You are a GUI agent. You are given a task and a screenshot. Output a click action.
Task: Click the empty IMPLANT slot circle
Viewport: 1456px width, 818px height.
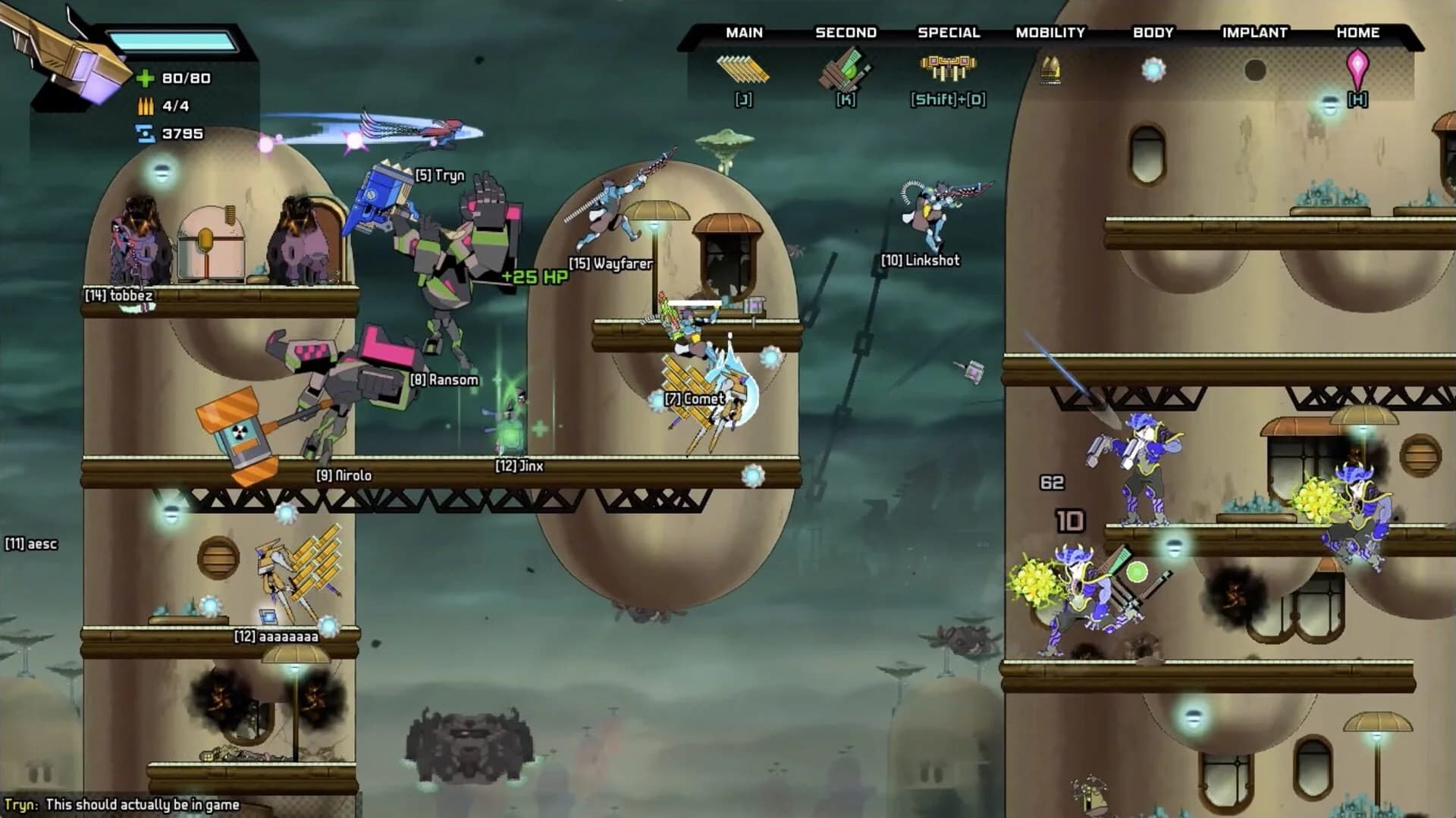coord(1255,68)
